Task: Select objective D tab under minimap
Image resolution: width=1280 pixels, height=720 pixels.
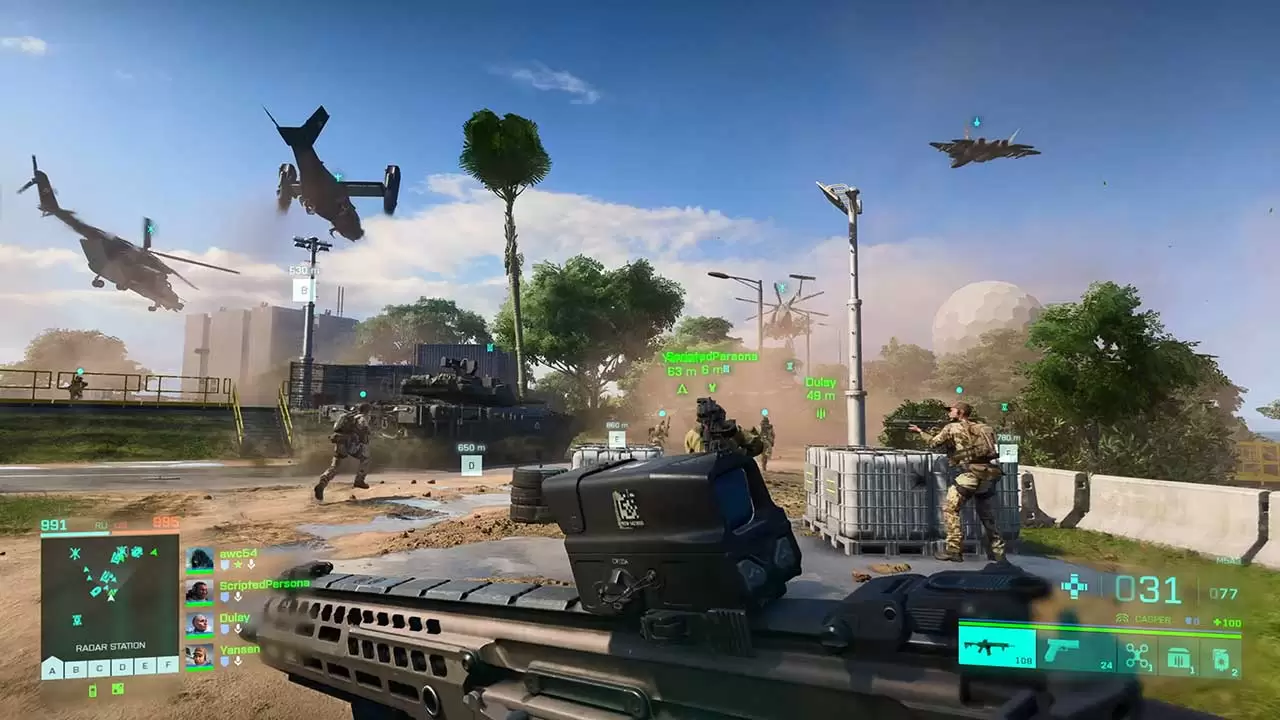Action: coord(122,667)
